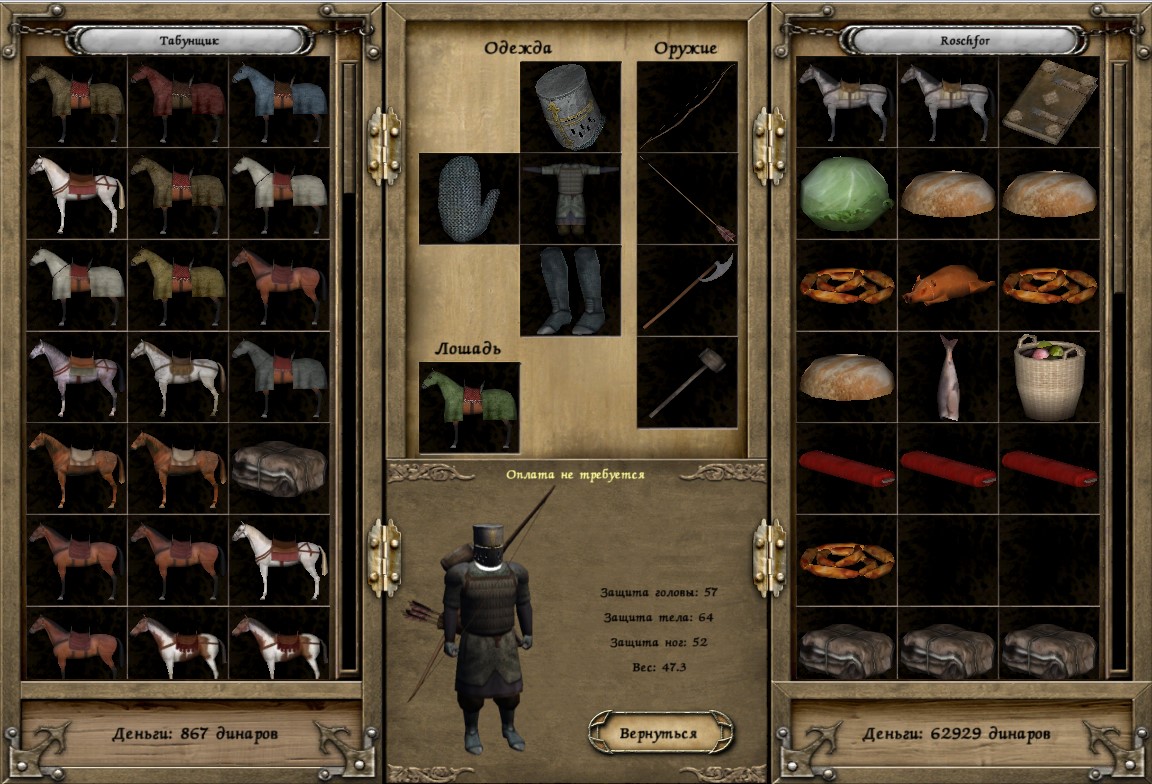This screenshot has width=1152, height=784.
Task: Select the cabbage in player inventory
Action: click(846, 193)
